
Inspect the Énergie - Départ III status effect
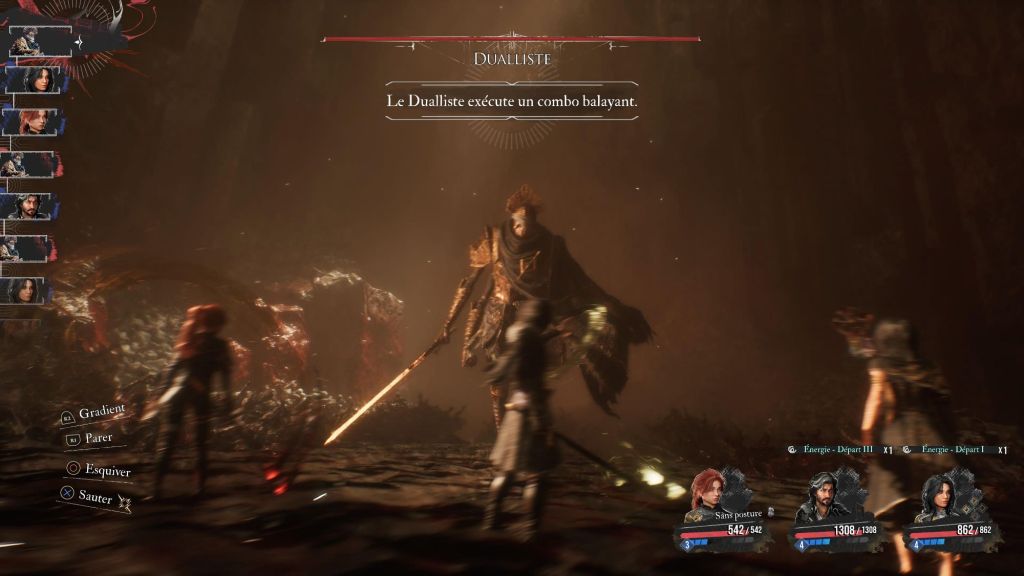pos(839,450)
